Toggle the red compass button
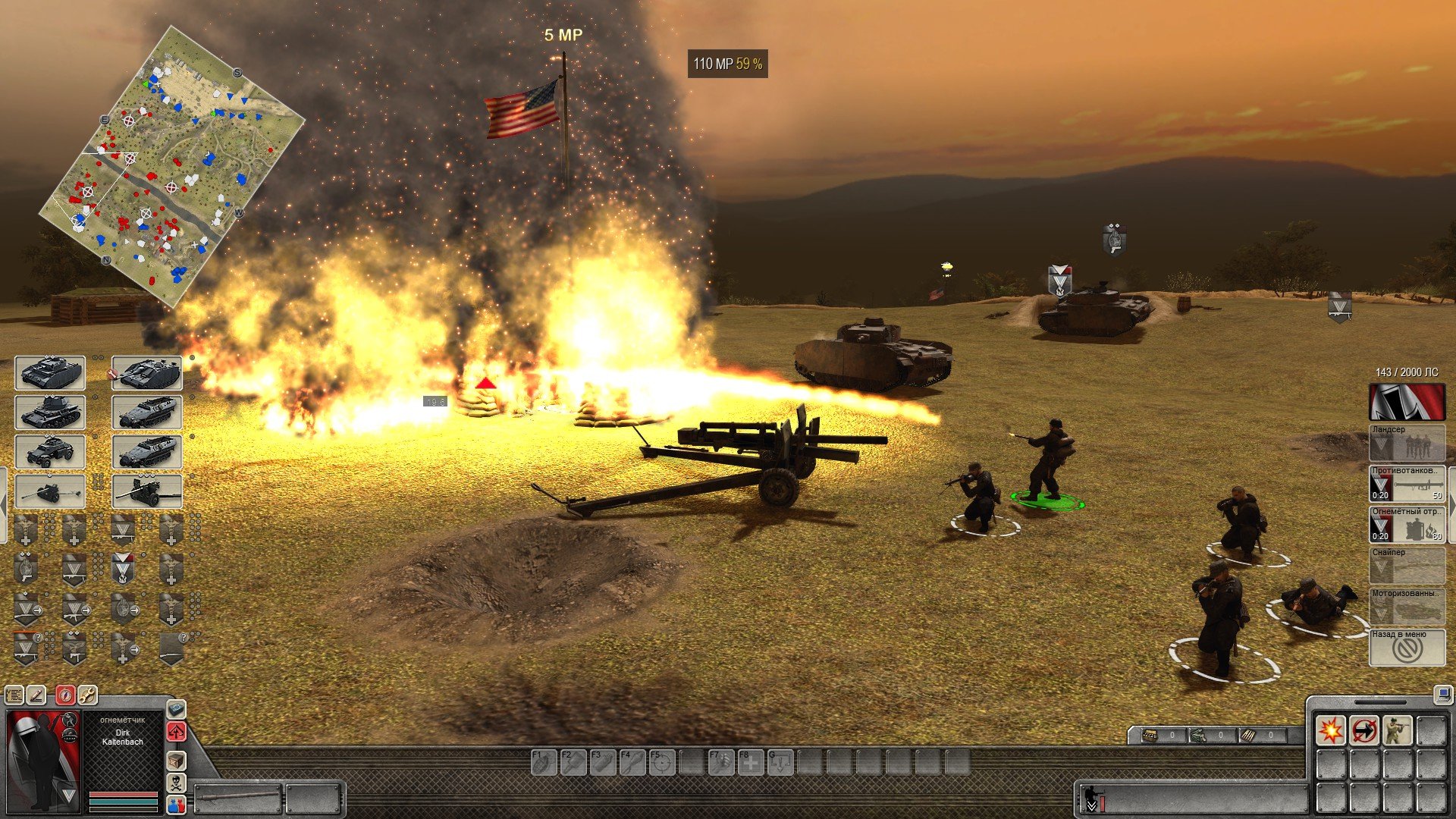The image size is (1456, 819). click(x=66, y=695)
